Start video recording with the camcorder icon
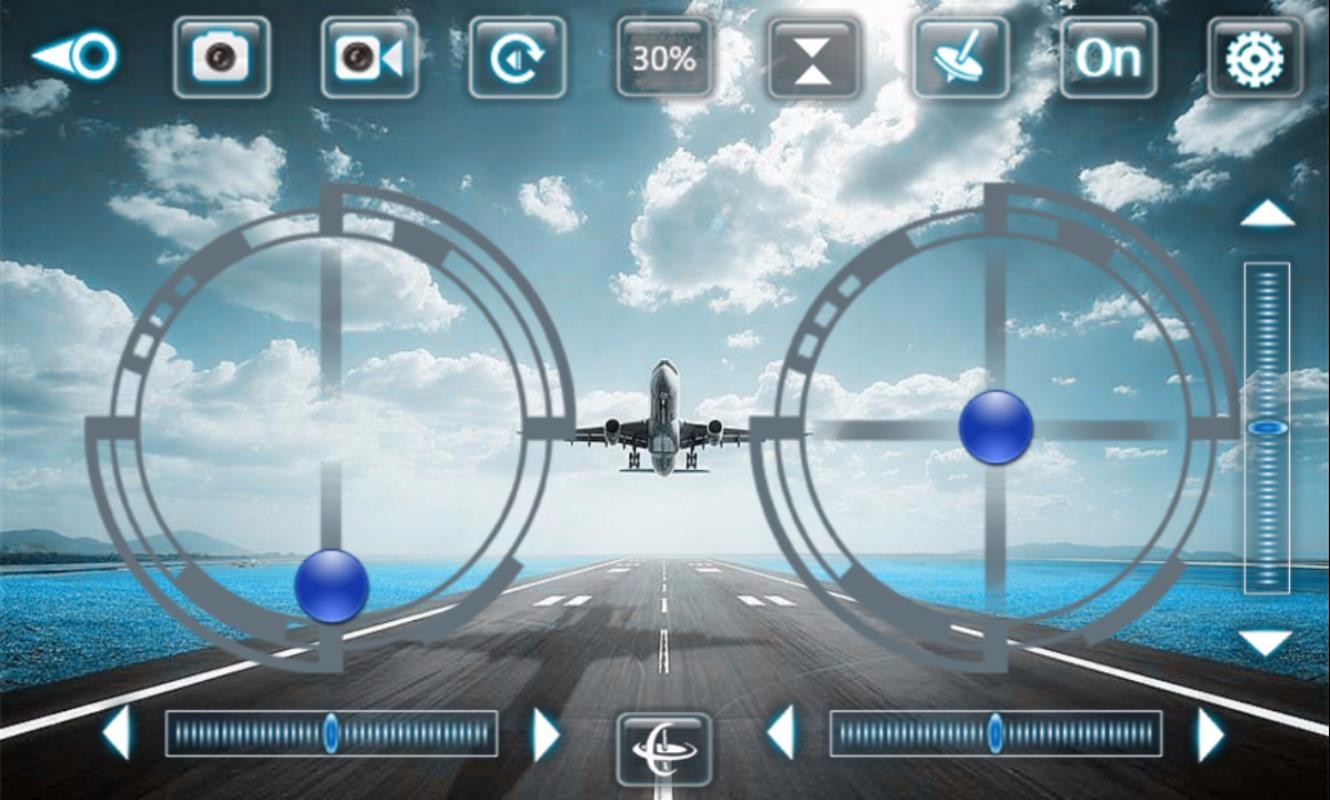 tap(367, 58)
